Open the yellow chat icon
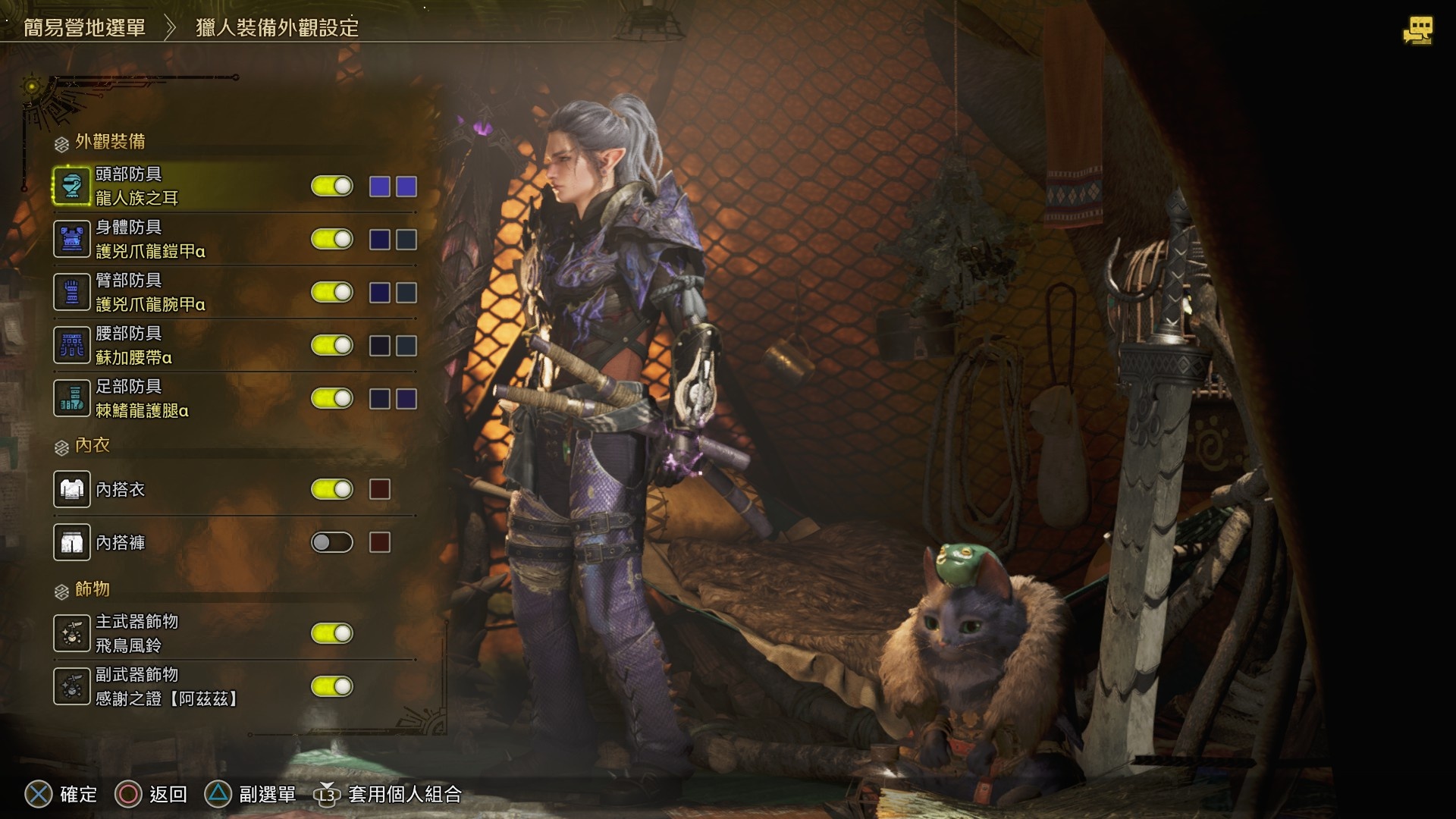Image resolution: width=1456 pixels, height=819 pixels. coord(1417,30)
